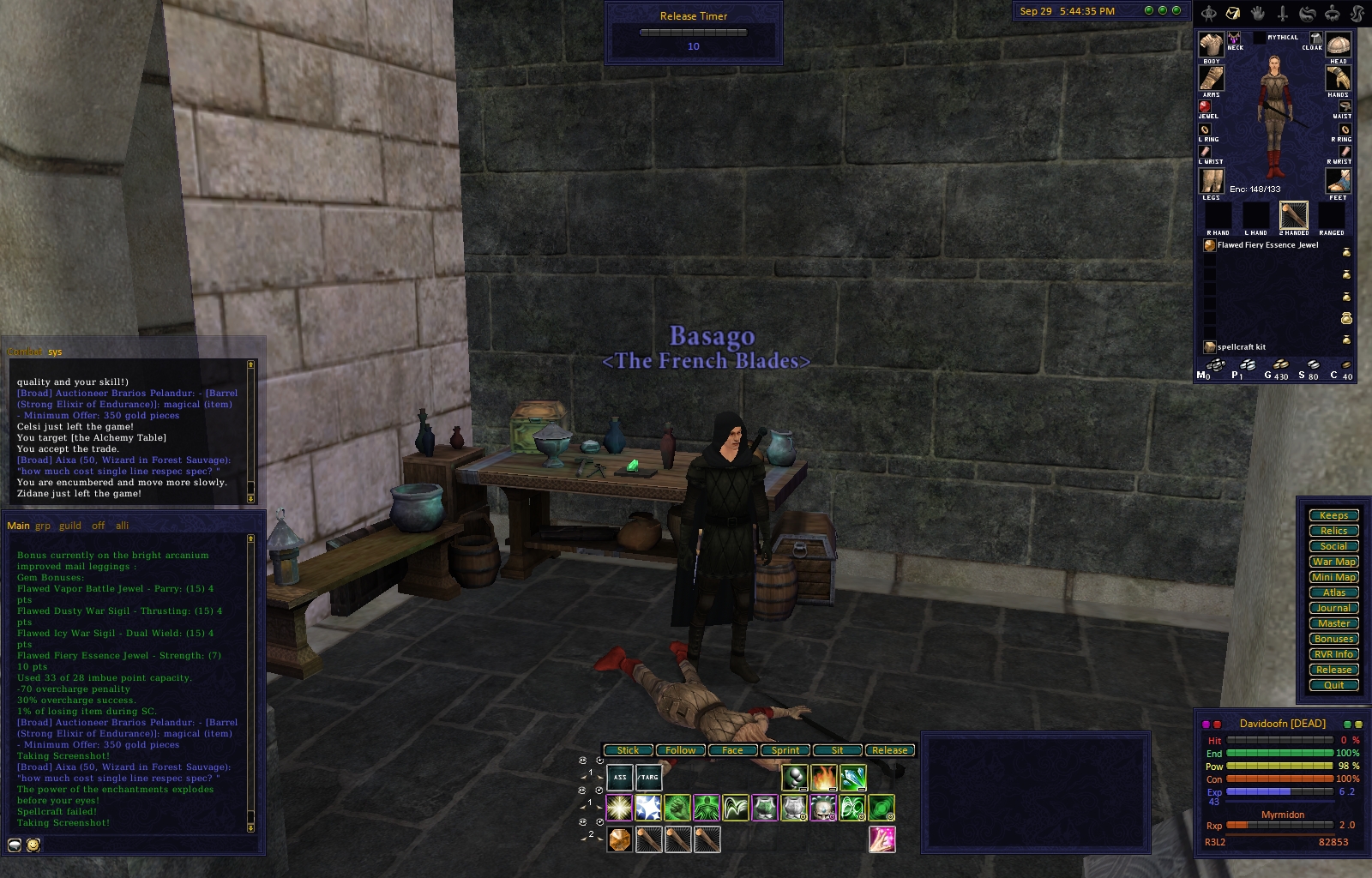Click the Stick command button

tap(628, 750)
